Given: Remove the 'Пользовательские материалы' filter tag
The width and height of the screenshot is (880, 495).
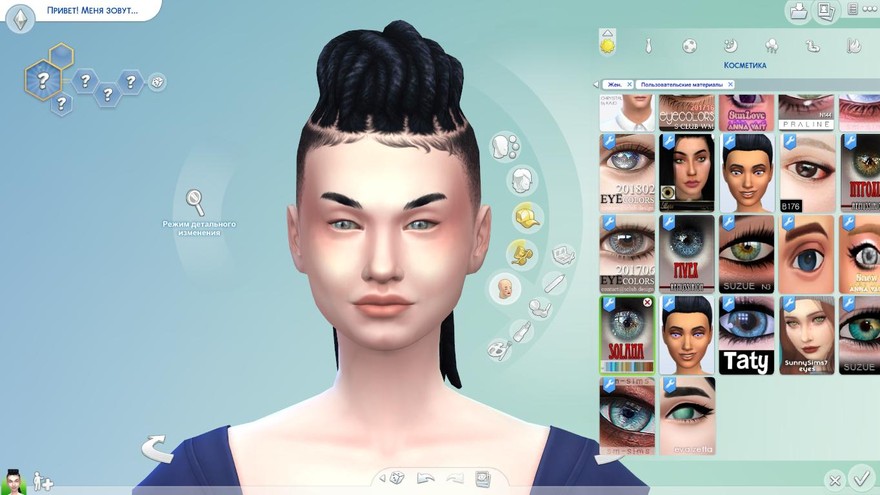Looking at the screenshot, I should 729,85.
